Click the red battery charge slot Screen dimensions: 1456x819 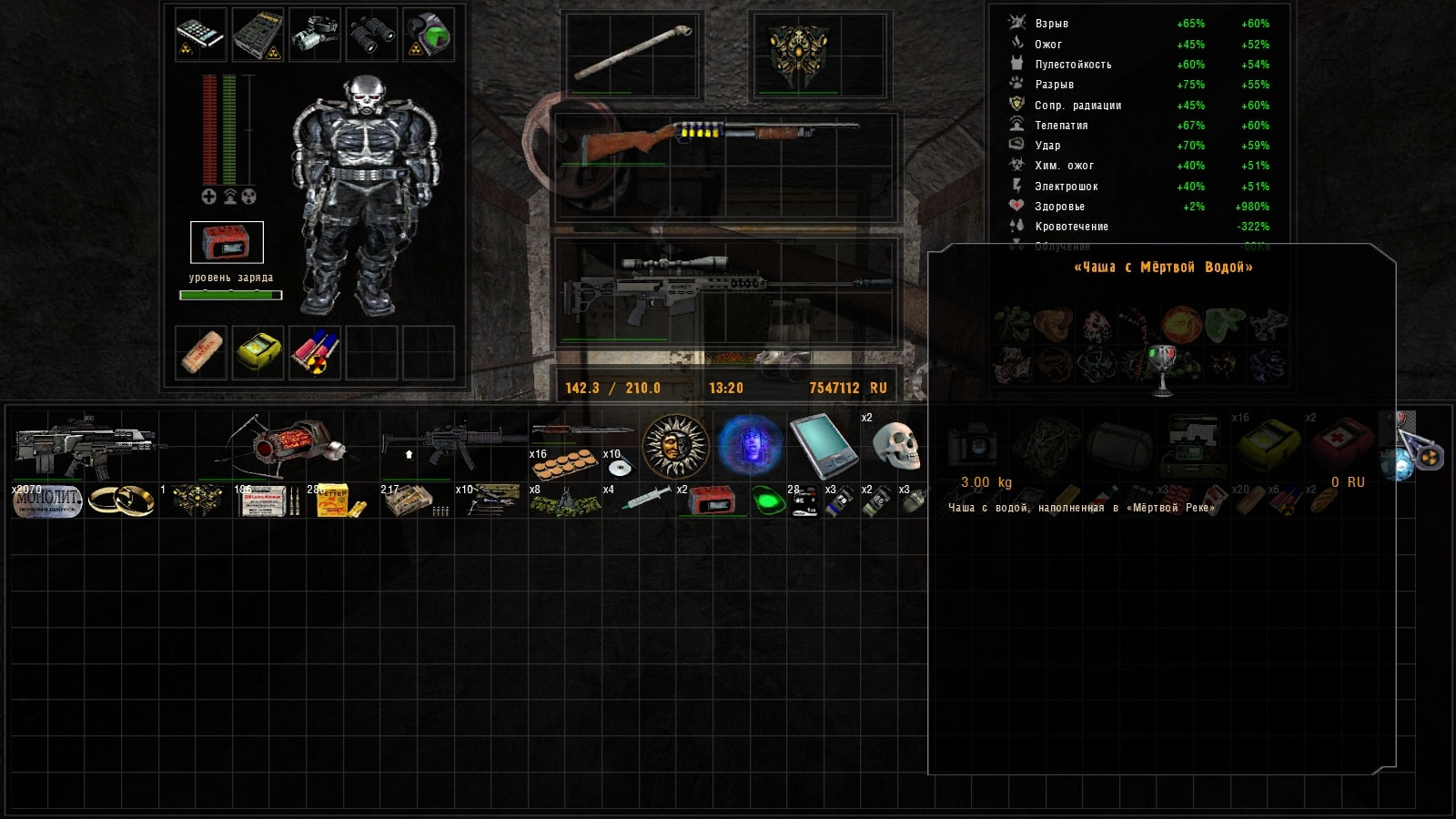pos(227,242)
